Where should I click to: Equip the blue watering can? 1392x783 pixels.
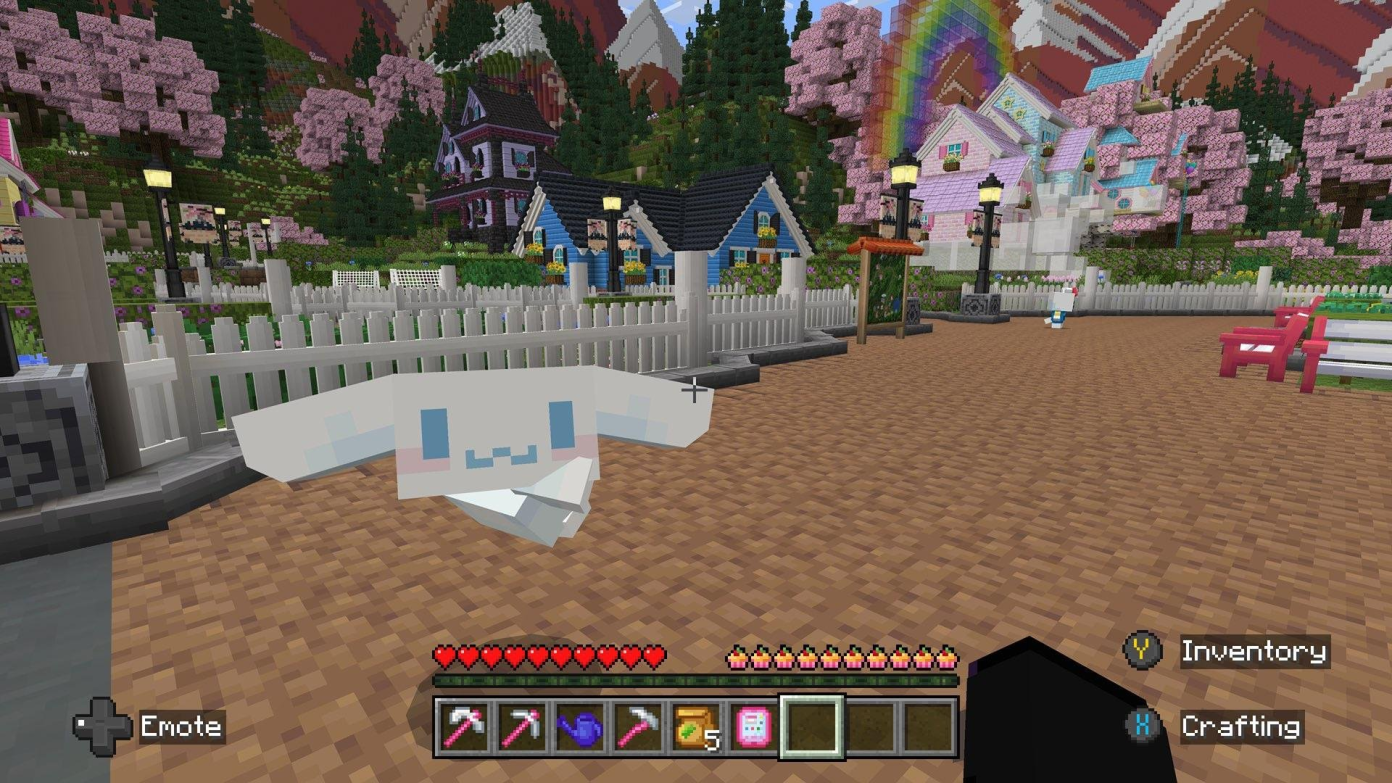click(579, 726)
